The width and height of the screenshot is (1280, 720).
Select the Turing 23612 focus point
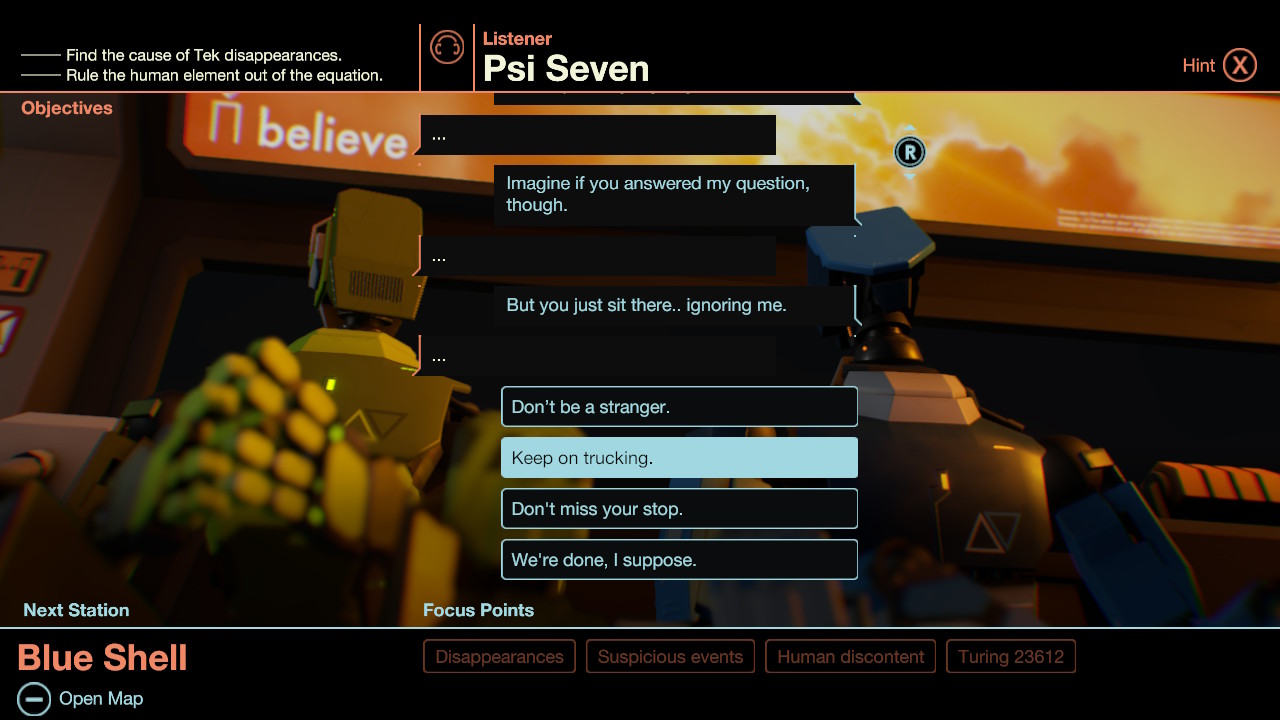point(1010,656)
